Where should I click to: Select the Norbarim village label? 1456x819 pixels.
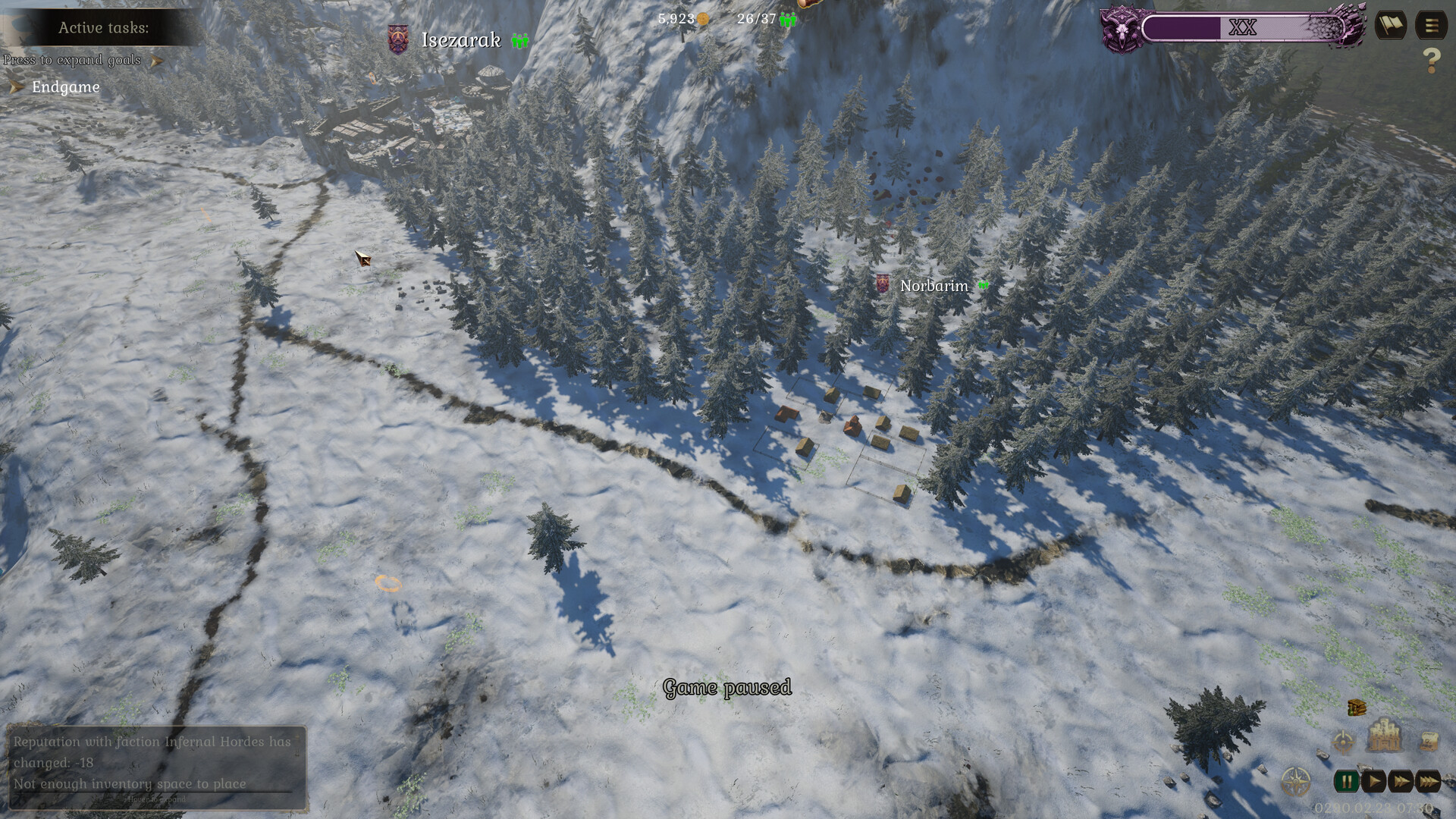(x=934, y=286)
